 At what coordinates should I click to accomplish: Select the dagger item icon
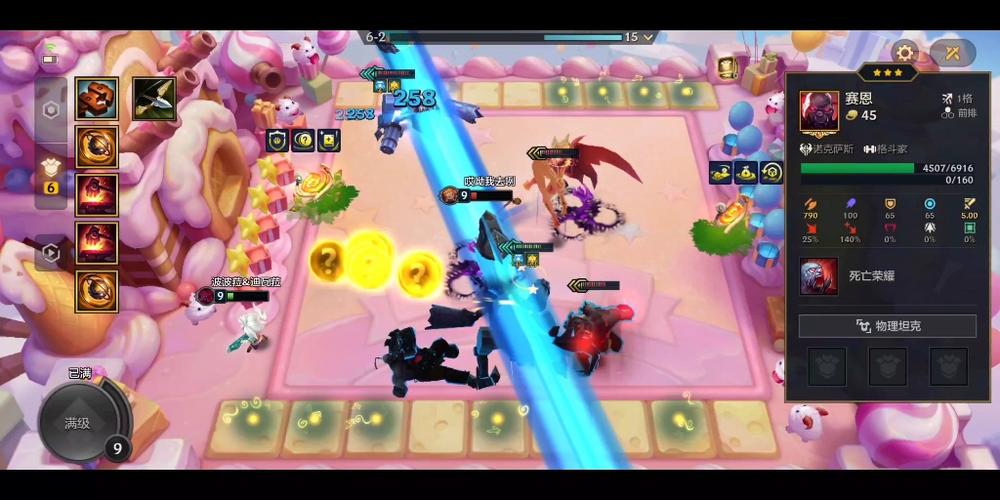coord(154,99)
